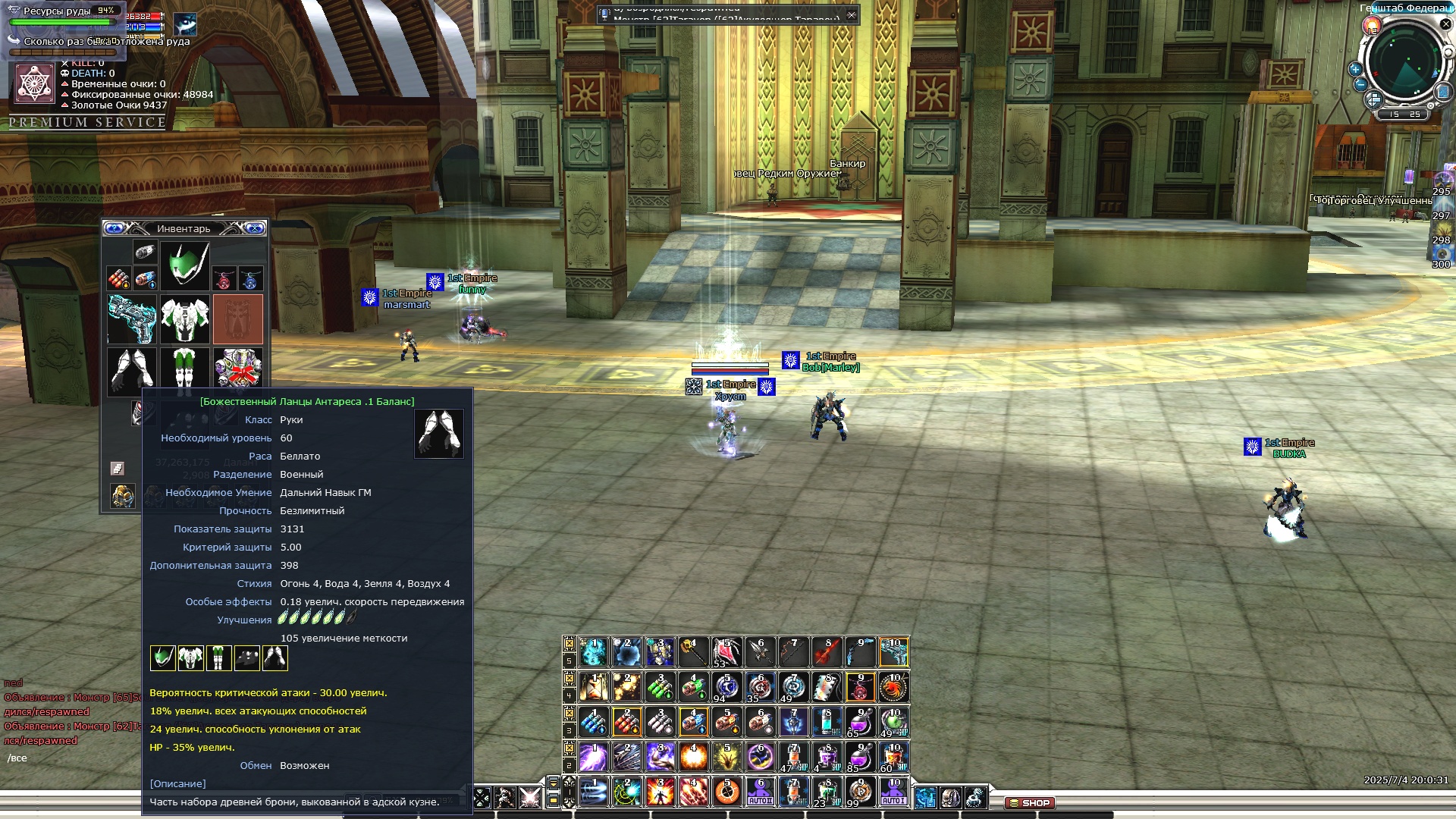Close the monster announcement bar at top
Image resolution: width=1456 pixels, height=819 pixels.
(852, 14)
